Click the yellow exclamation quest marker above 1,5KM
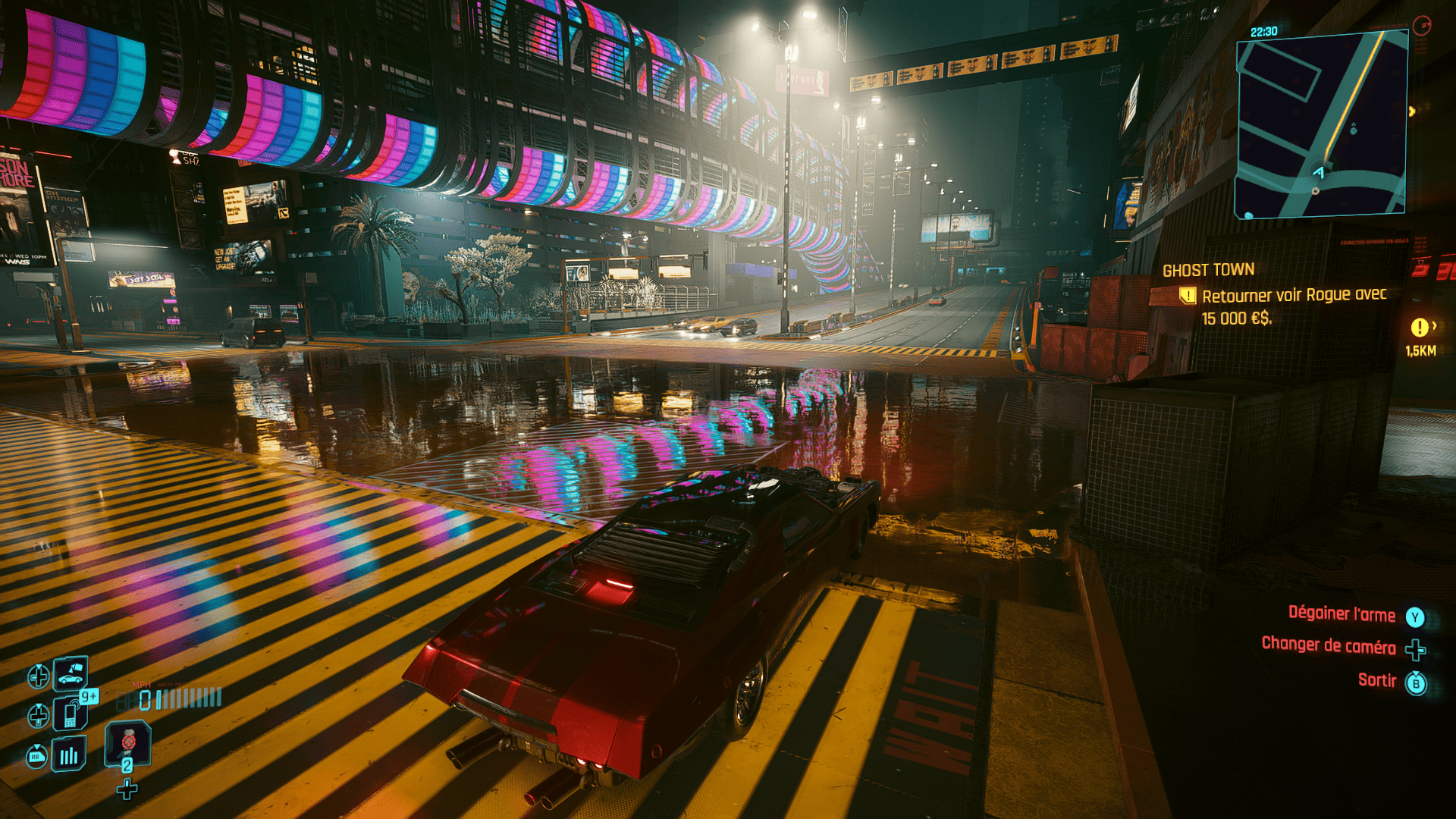This screenshot has height=819, width=1456. (x=1420, y=328)
